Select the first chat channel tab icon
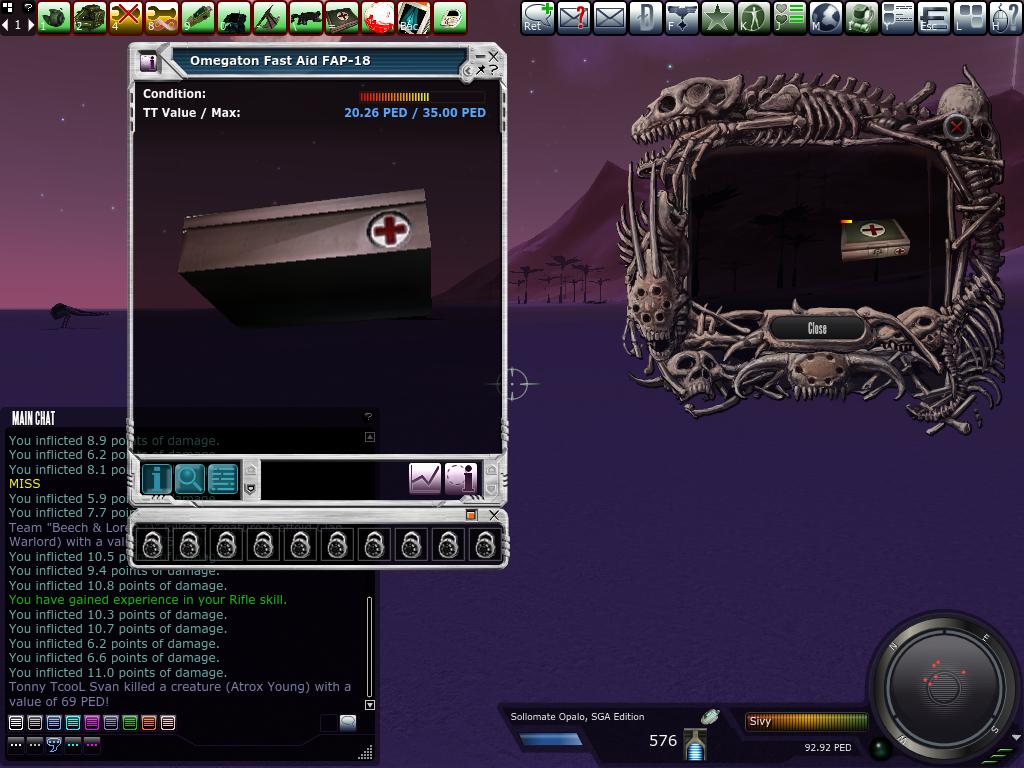 point(16,723)
